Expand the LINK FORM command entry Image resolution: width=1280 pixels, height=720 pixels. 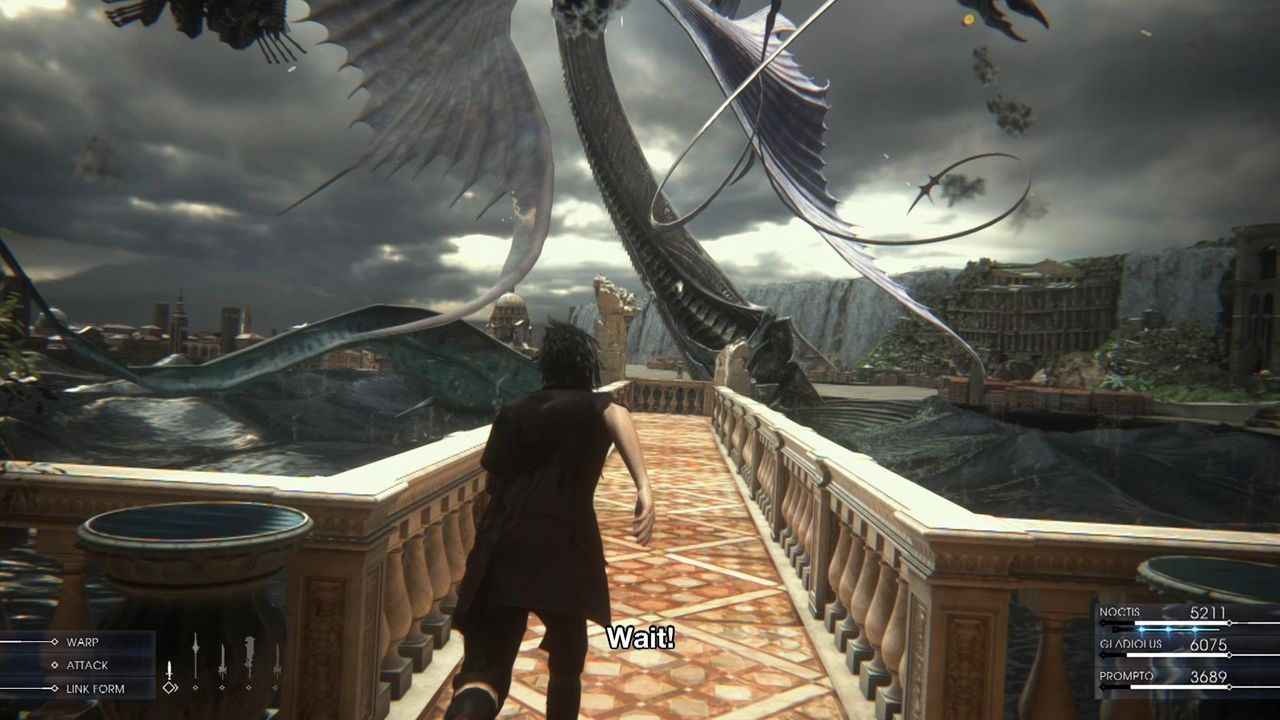point(95,687)
